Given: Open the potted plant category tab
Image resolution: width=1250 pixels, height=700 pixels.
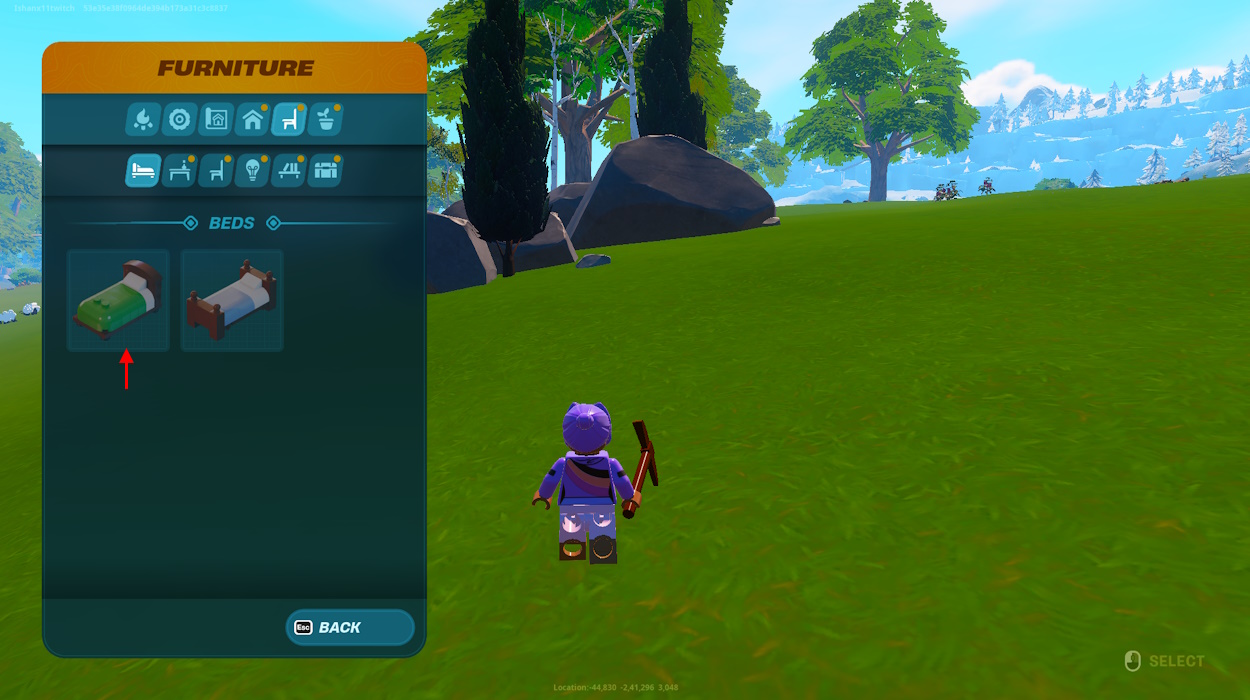Looking at the screenshot, I should [325, 120].
